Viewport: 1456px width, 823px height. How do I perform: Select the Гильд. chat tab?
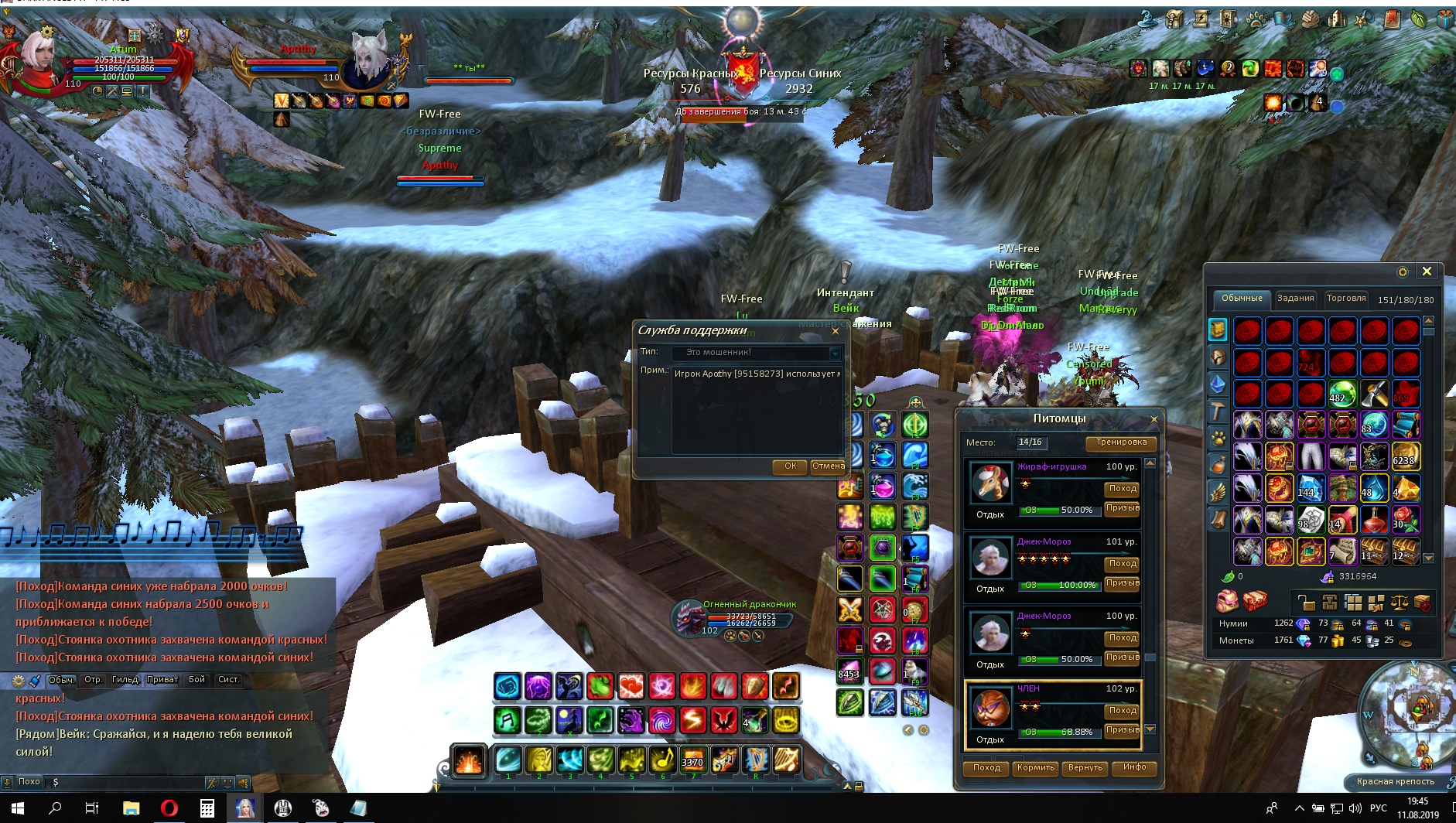(125, 680)
